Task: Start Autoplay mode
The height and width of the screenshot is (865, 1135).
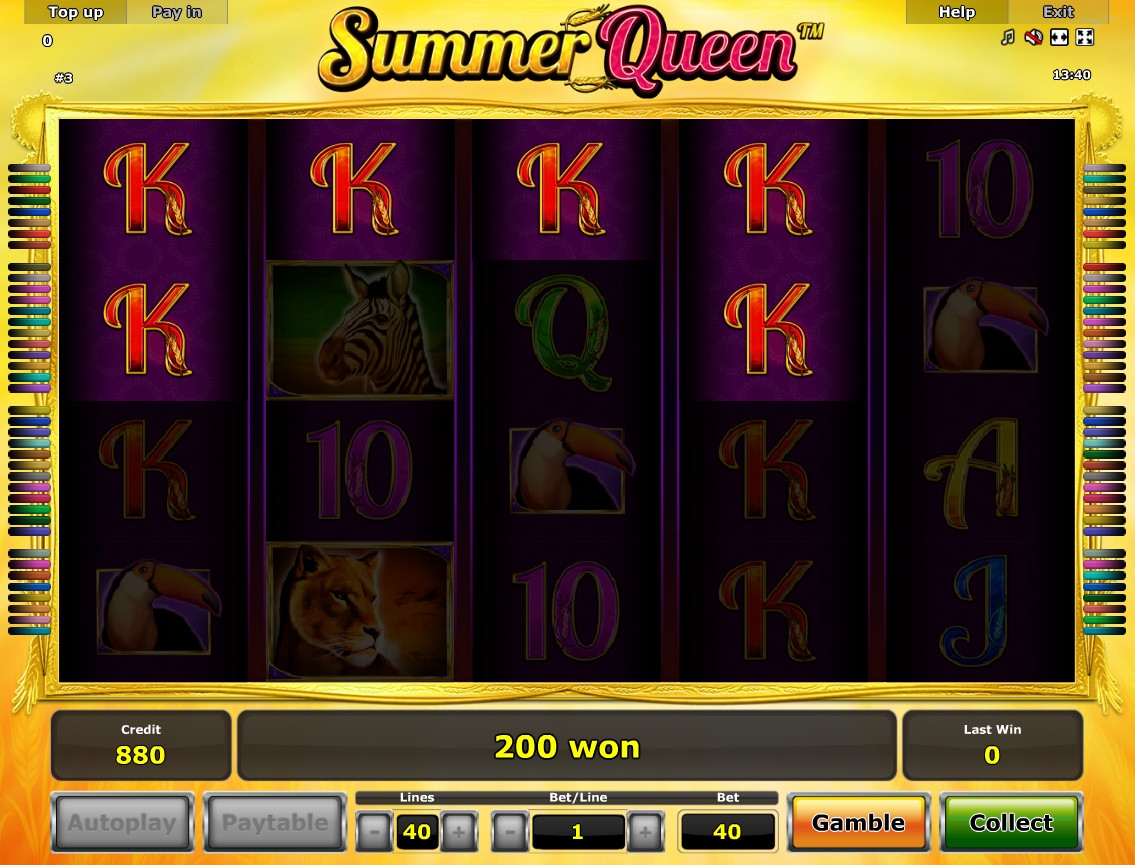Action: [x=122, y=823]
